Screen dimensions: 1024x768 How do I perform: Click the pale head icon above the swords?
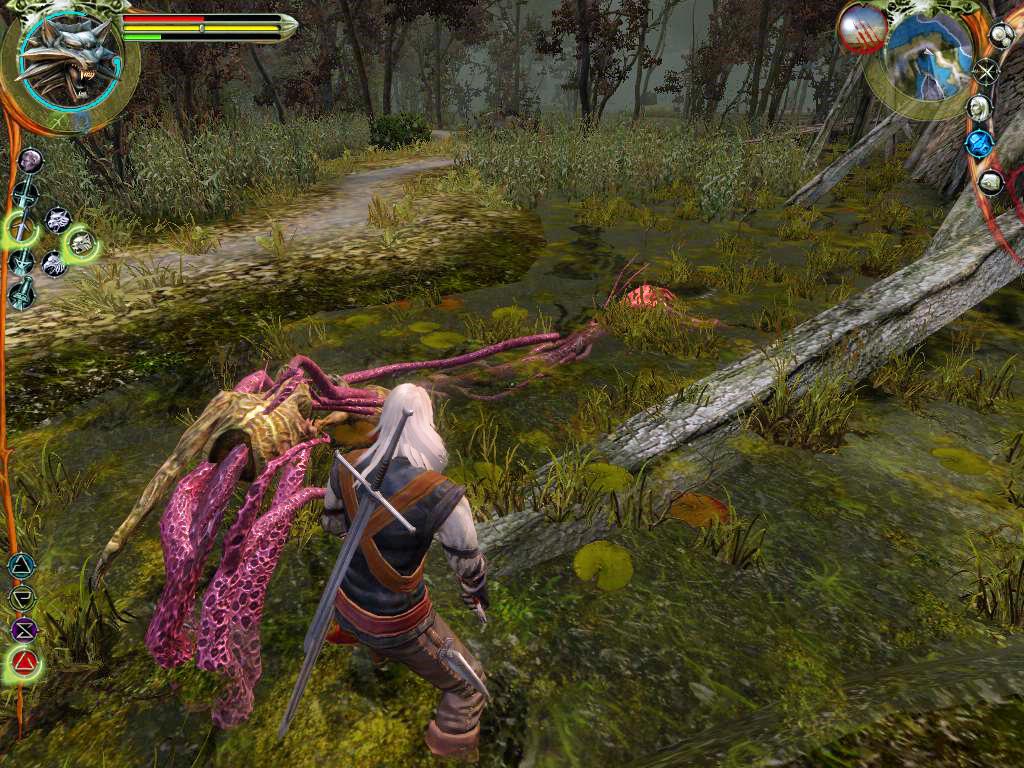(x=31, y=160)
